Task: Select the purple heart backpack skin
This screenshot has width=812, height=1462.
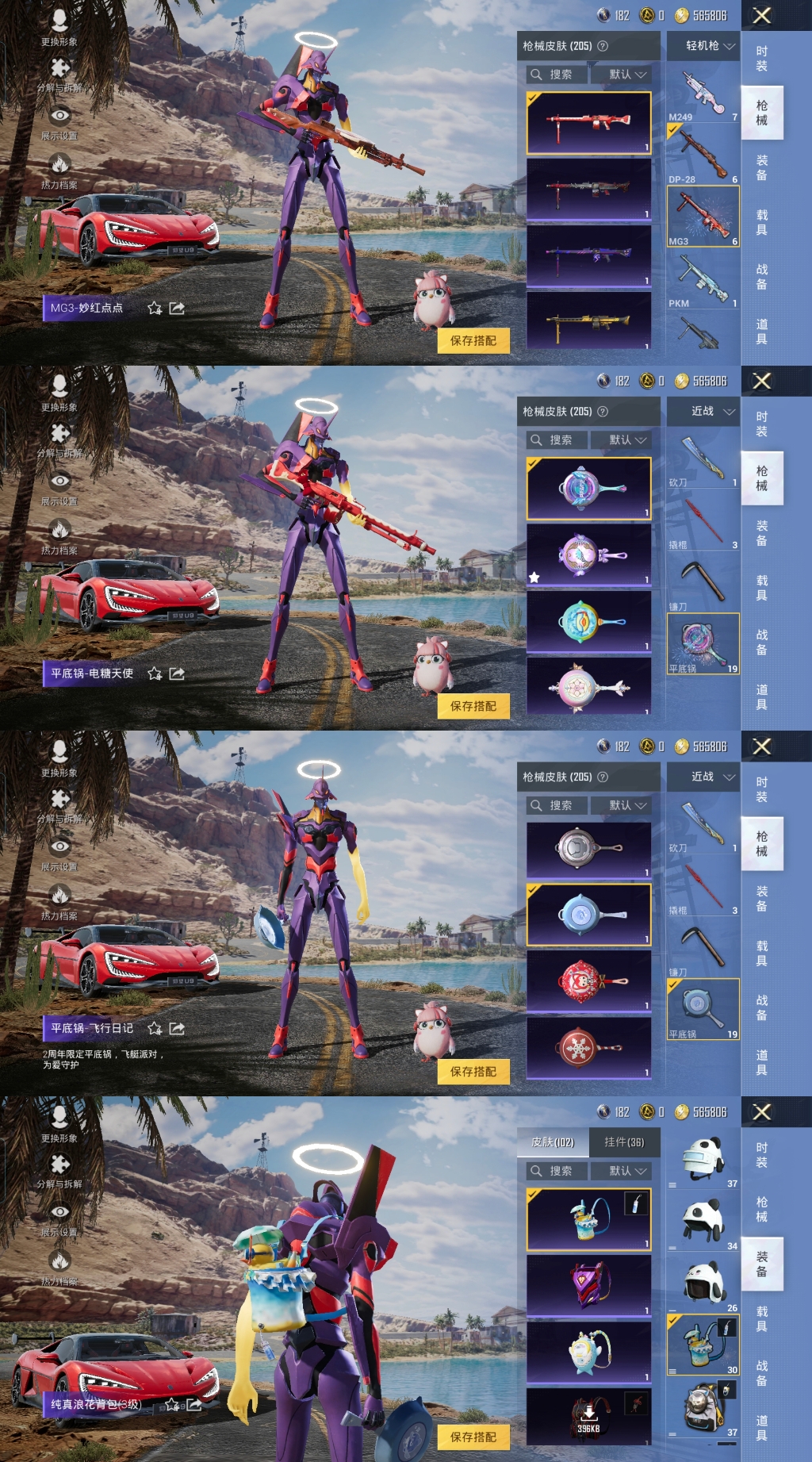Action: pyautogui.click(x=588, y=1284)
